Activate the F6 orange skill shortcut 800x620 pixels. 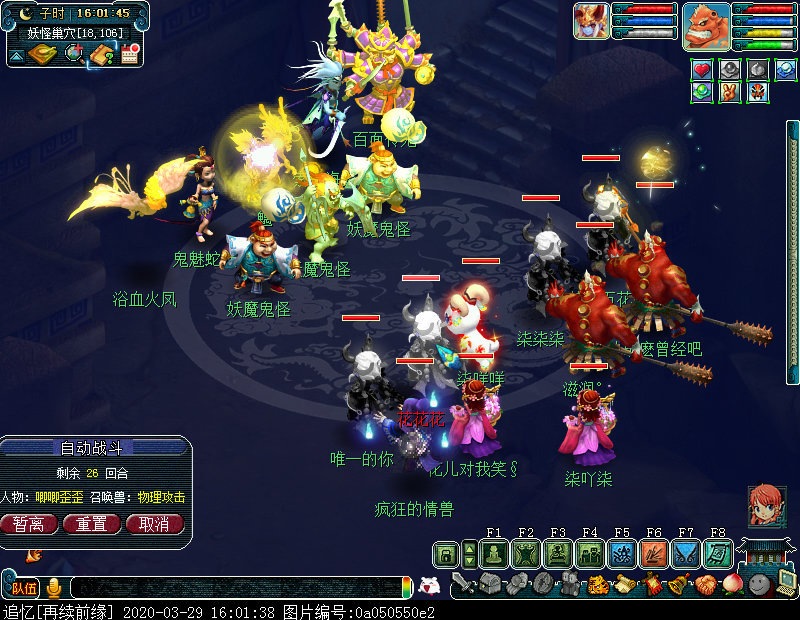[654, 554]
